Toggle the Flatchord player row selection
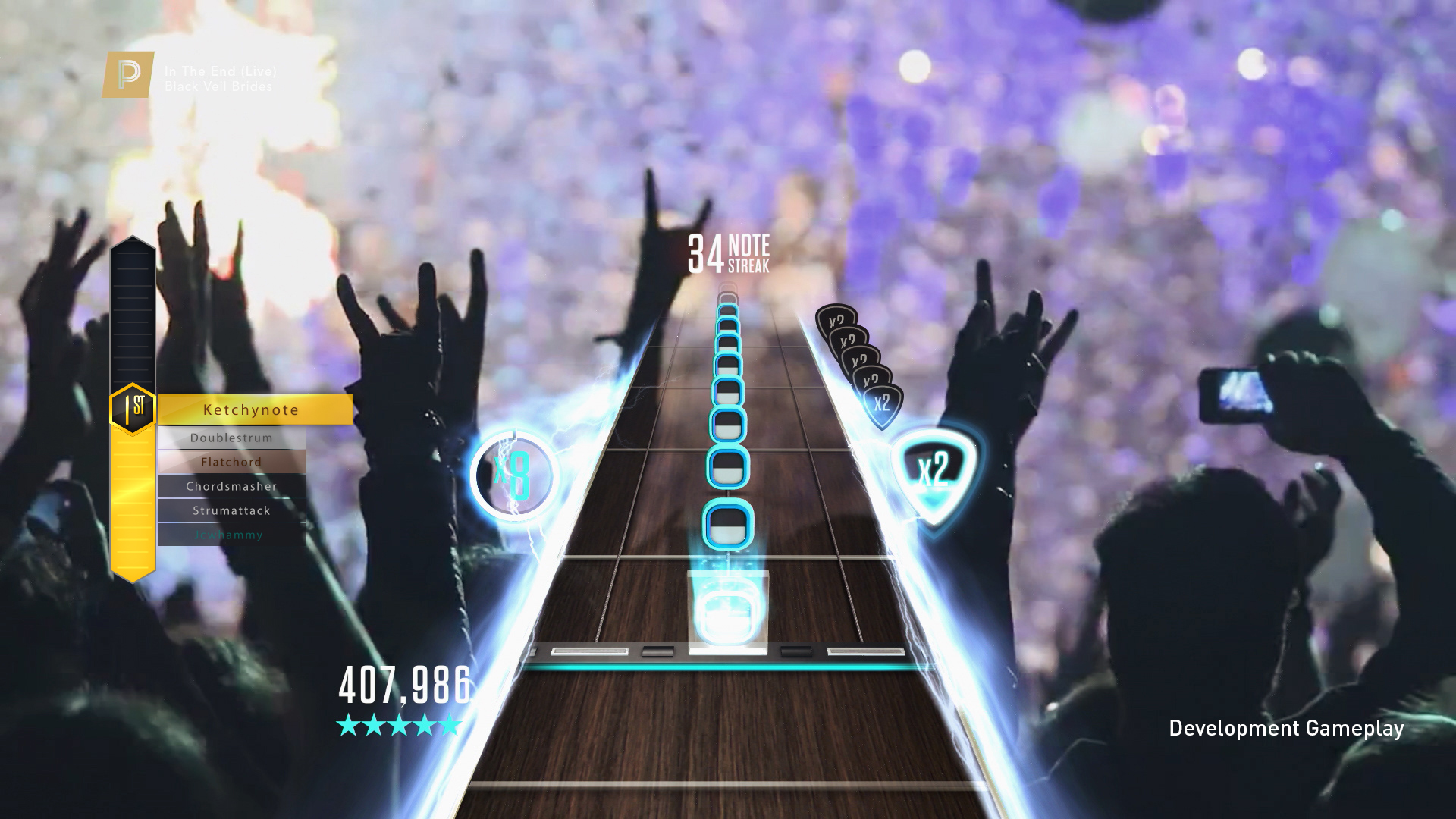 pos(232,462)
